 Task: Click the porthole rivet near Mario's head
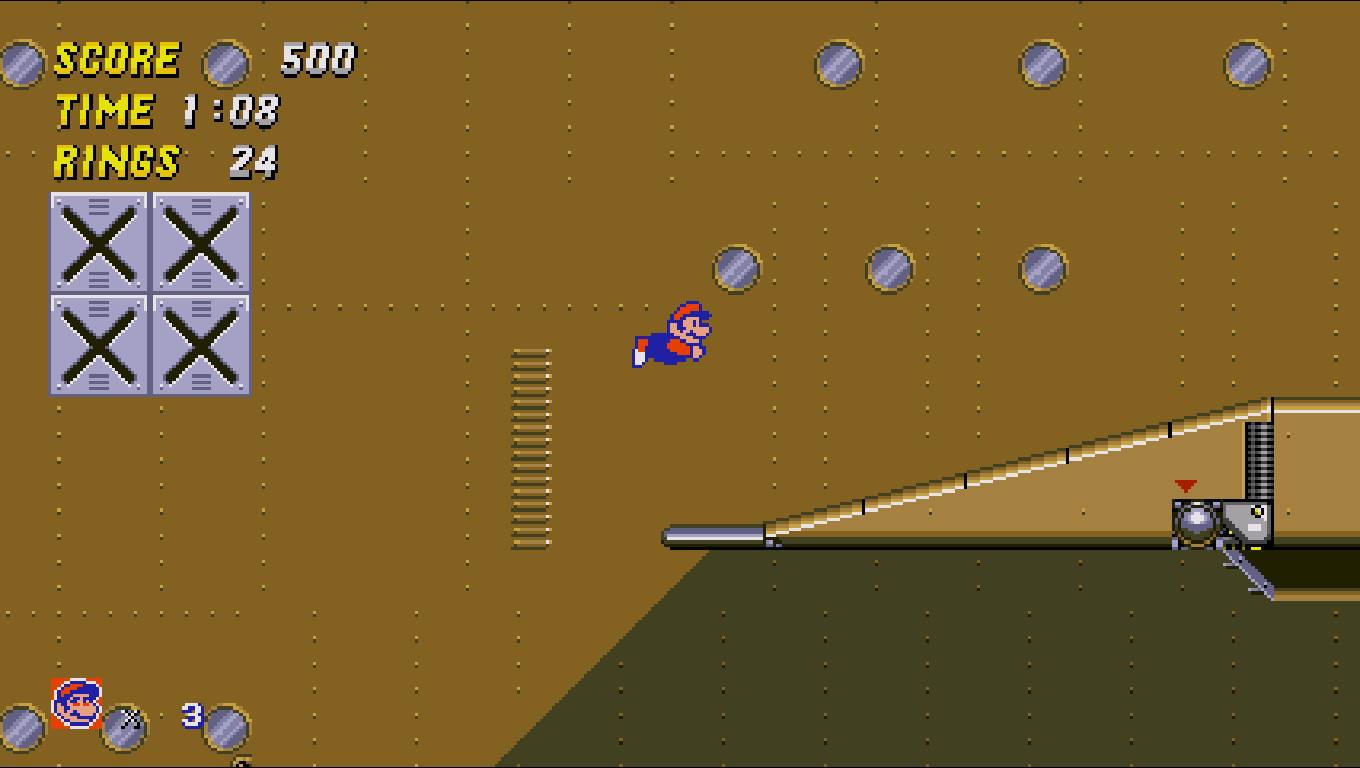737,270
